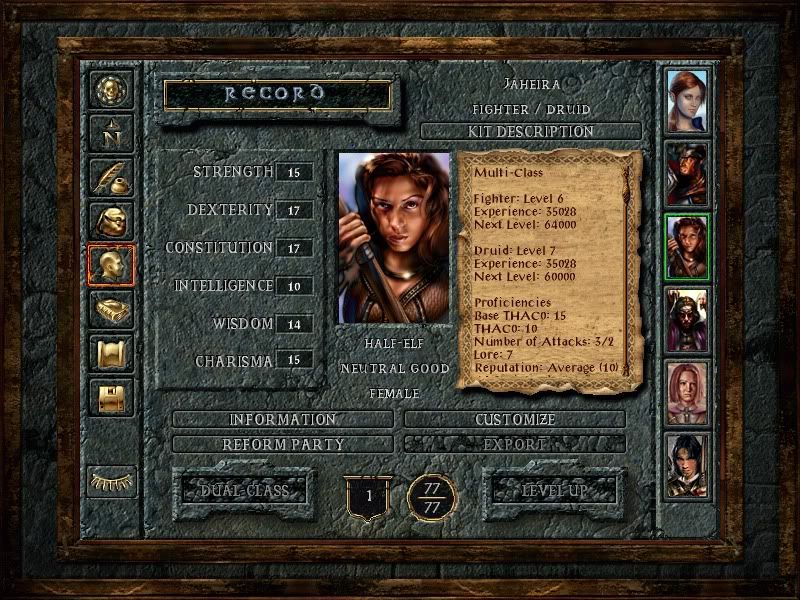800x600 pixels.
Task: Click the Information button
Action: (283, 420)
